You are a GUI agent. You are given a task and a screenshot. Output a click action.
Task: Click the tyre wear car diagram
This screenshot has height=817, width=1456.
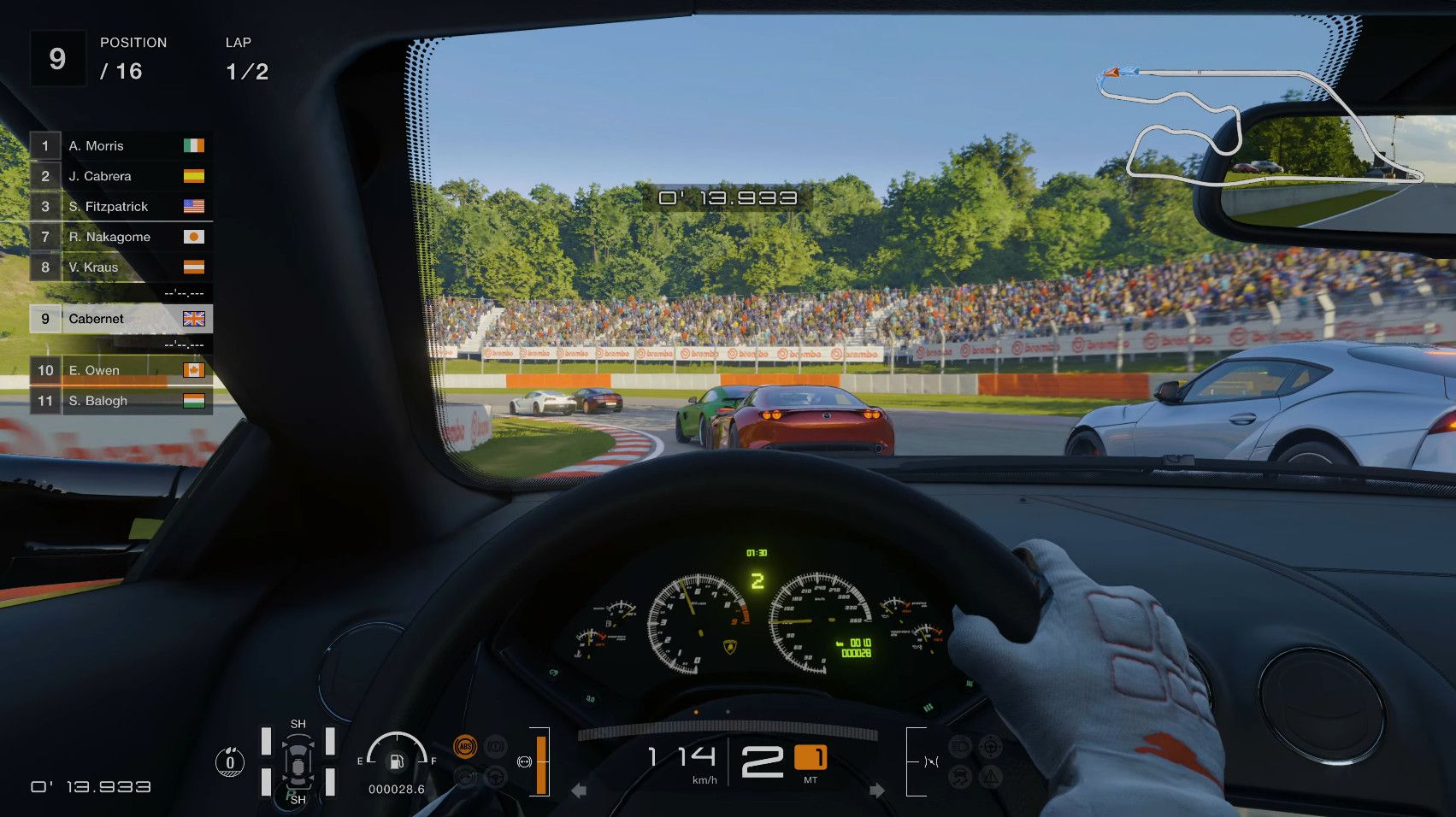coord(298,761)
